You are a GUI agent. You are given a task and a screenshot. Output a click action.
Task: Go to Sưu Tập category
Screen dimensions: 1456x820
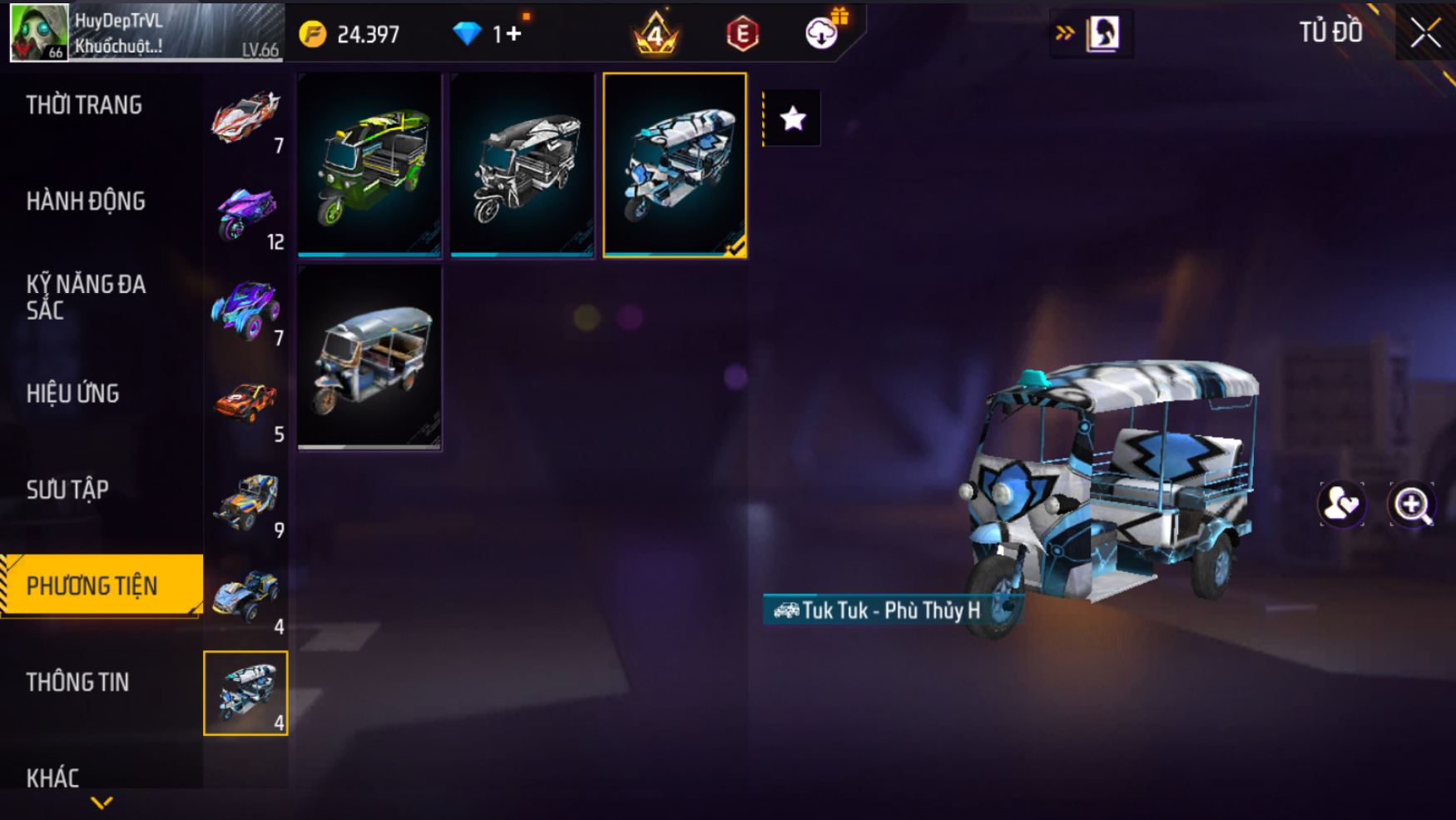(x=67, y=490)
